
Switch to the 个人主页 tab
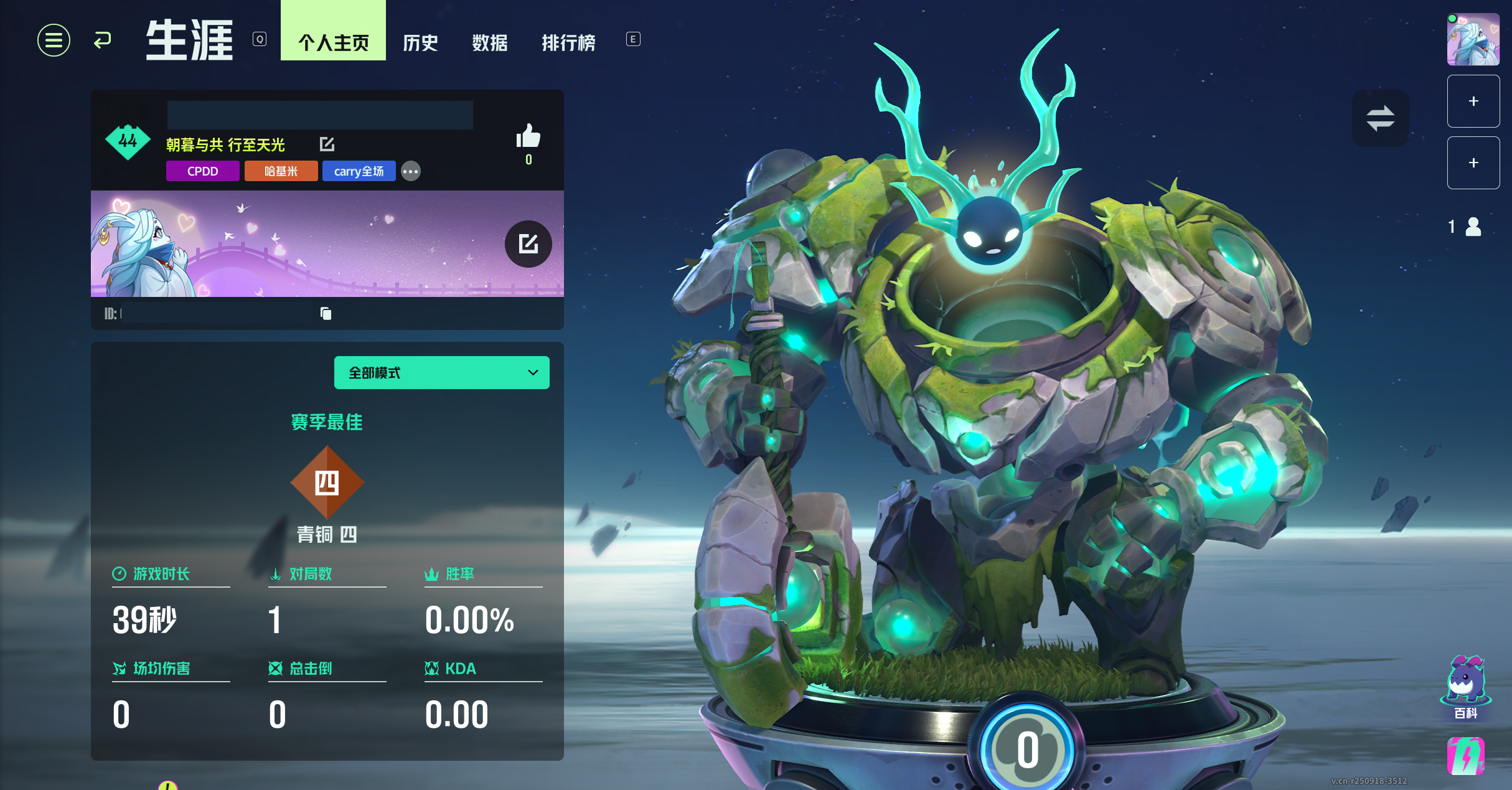pyautogui.click(x=333, y=42)
